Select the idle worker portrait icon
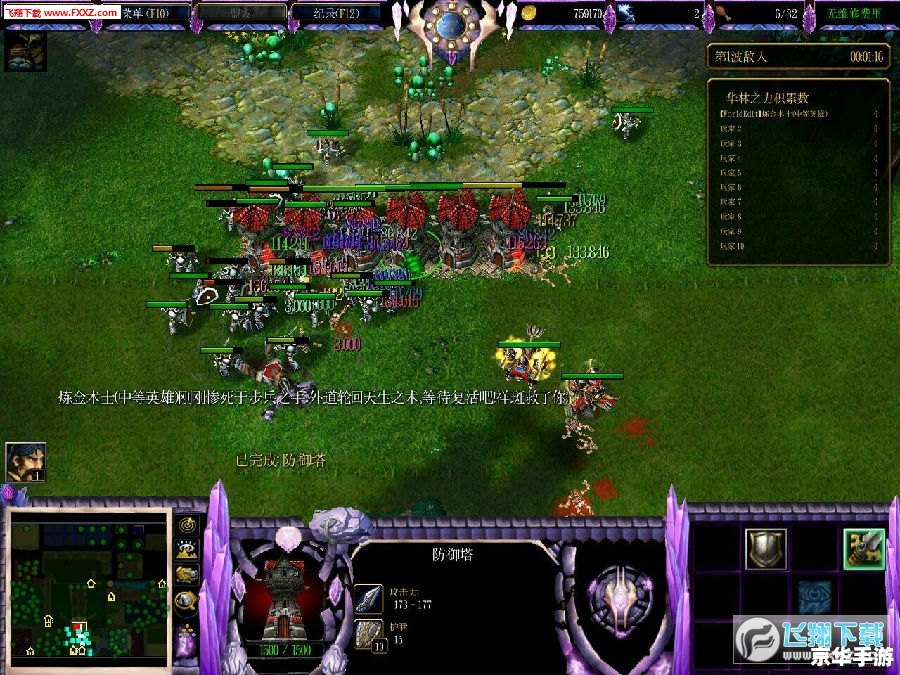The height and width of the screenshot is (675, 900). click(24, 461)
